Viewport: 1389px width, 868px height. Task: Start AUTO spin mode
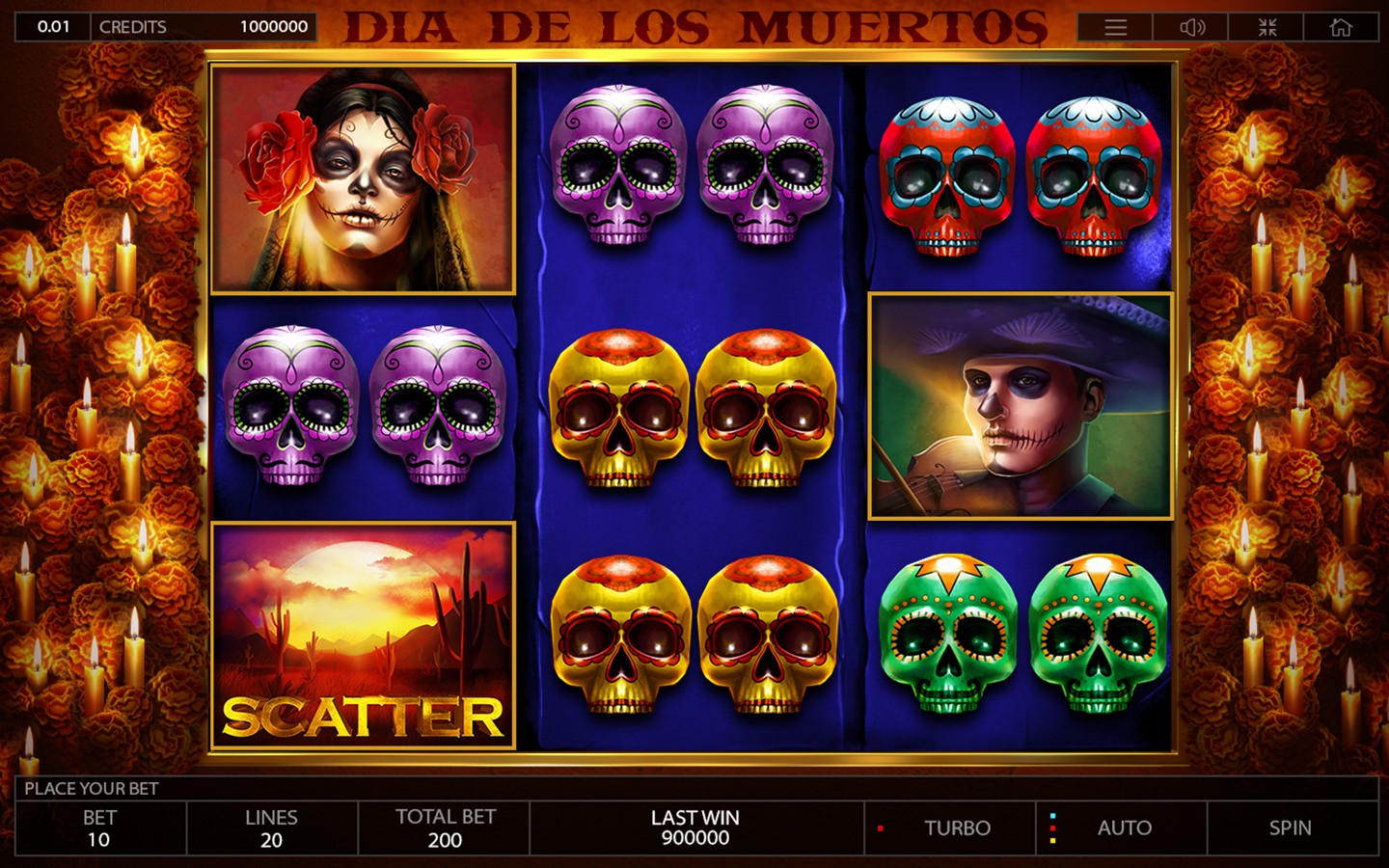click(x=1124, y=828)
